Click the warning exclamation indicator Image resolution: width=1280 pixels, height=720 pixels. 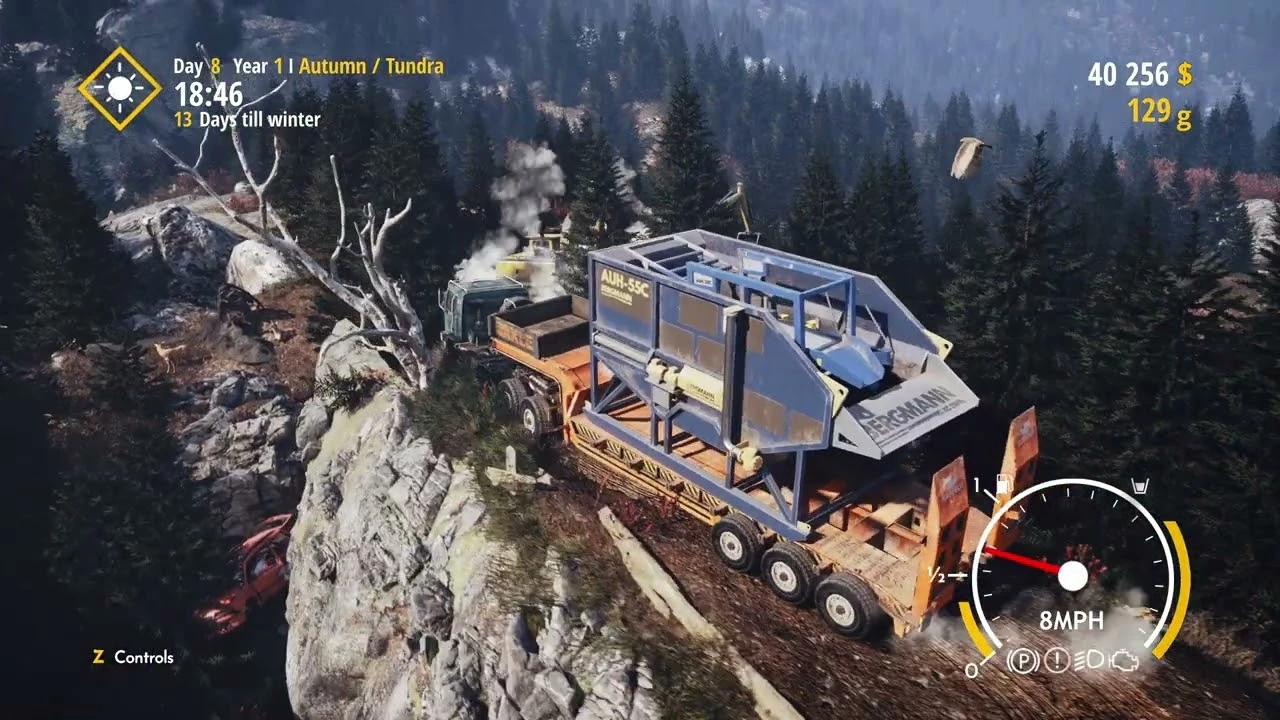[1055, 661]
